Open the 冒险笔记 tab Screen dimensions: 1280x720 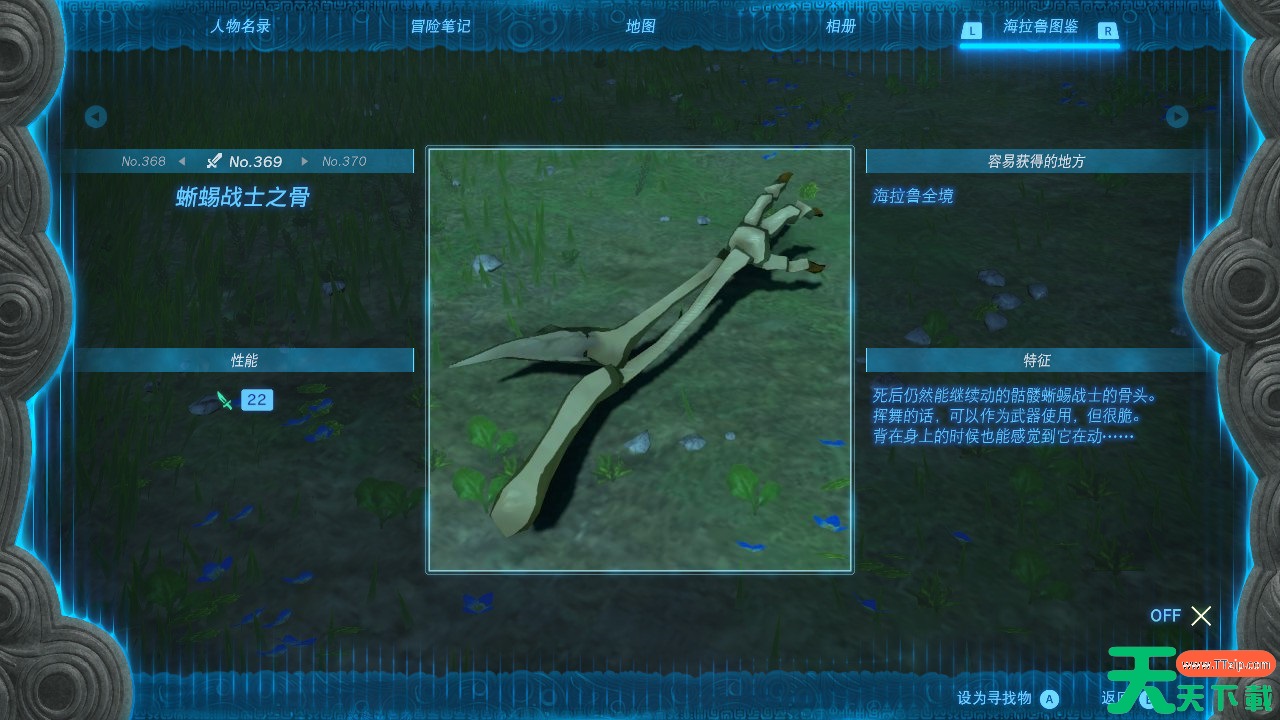440,27
